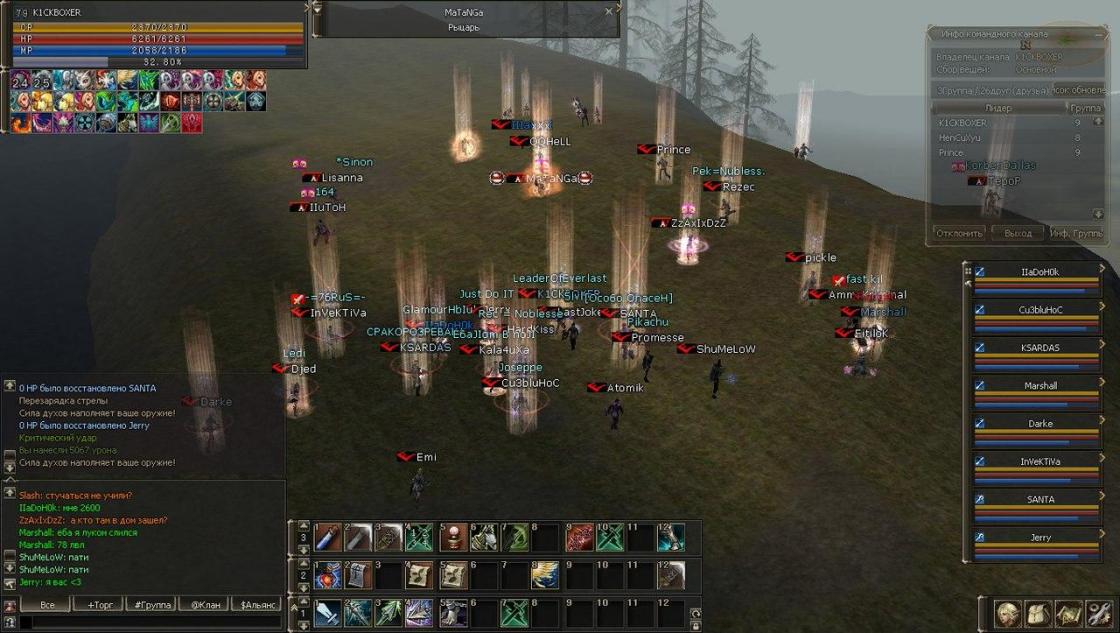Click the Выход button in channel window
This screenshot has width=1120, height=633.
coord(1017,233)
